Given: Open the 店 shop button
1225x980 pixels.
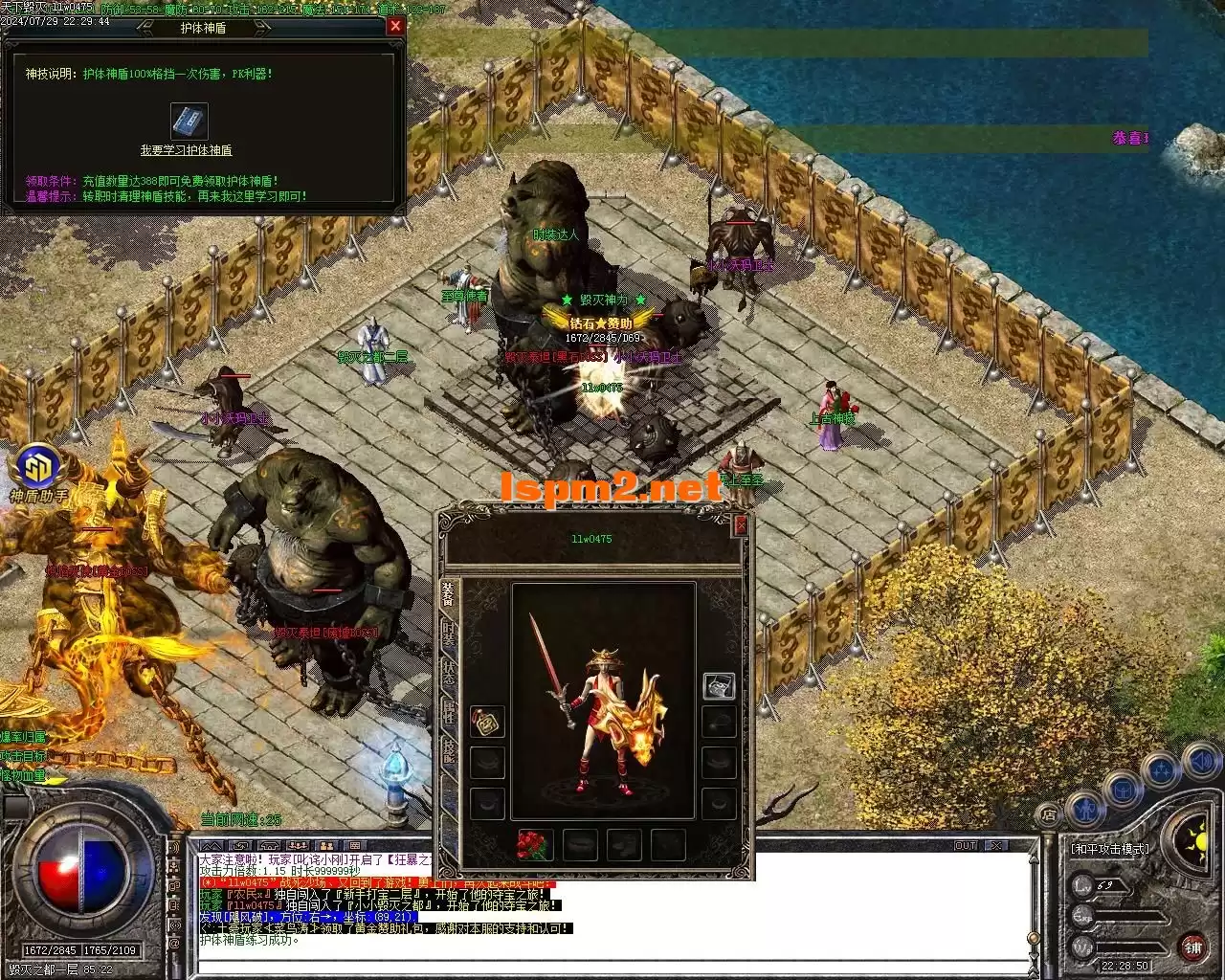Looking at the screenshot, I should 1049,815.
